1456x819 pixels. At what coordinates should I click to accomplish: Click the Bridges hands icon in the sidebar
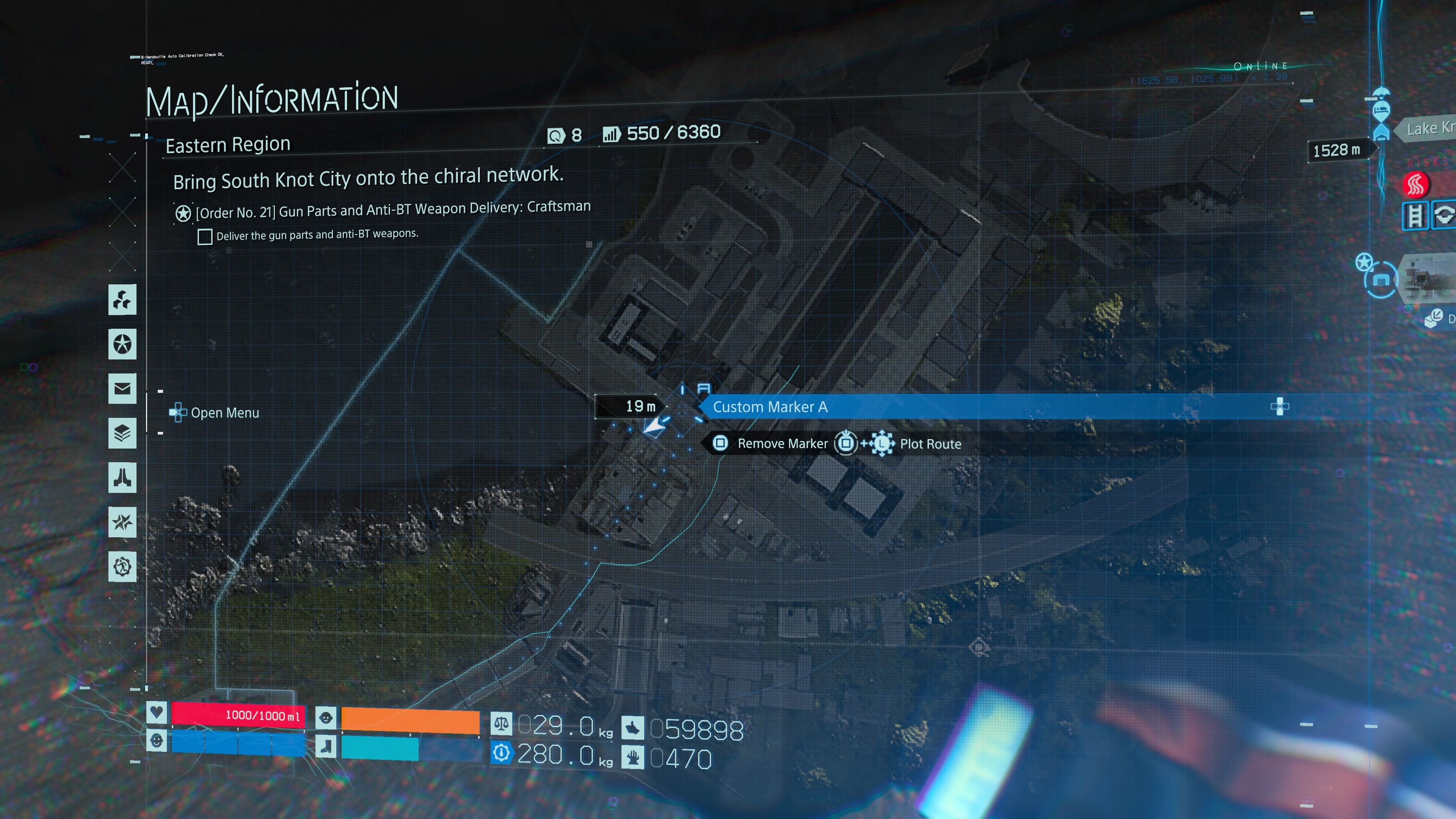[x=122, y=478]
